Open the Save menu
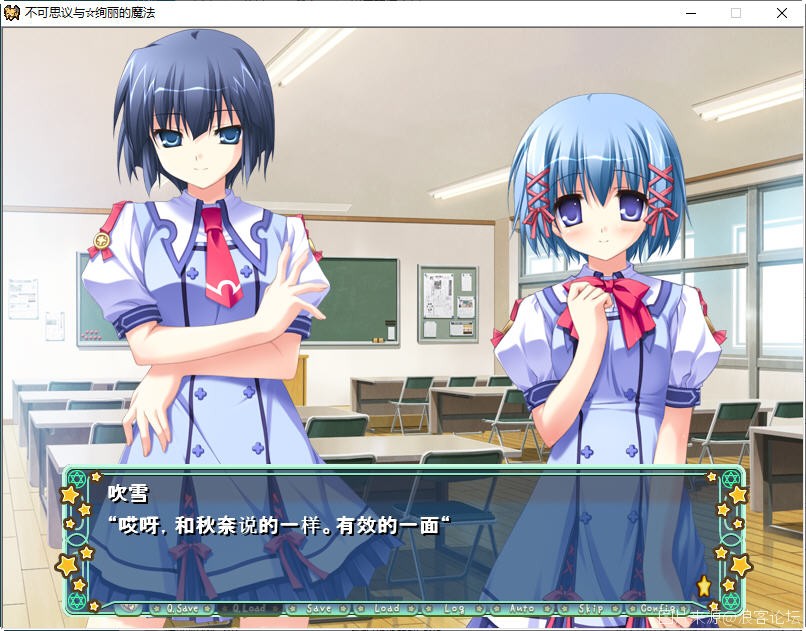The image size is (806, 631). click(x=318, y=608)
